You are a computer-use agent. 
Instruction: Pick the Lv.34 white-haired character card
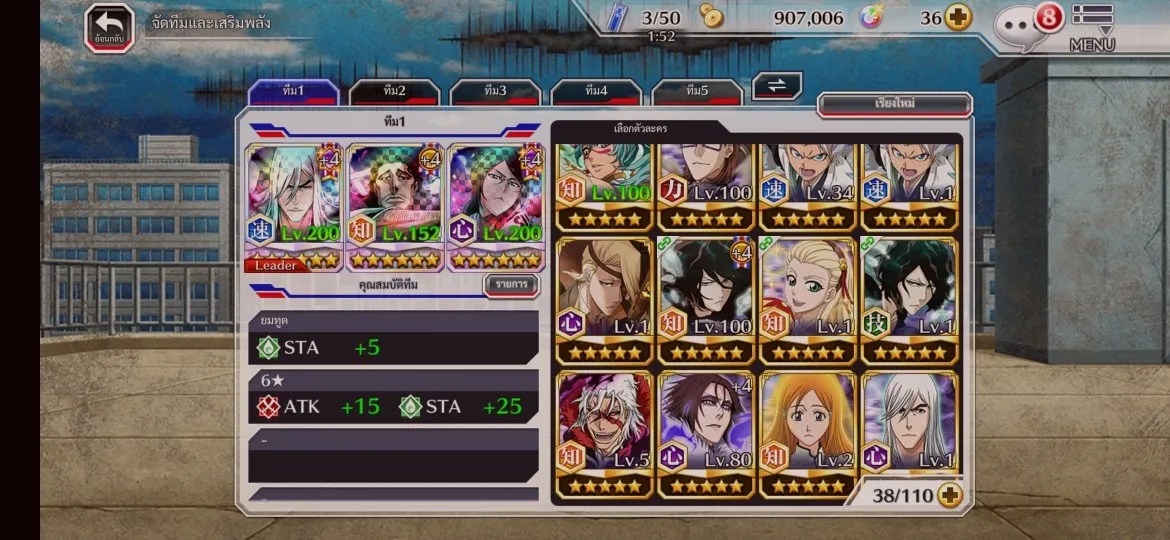coord(808,185)
